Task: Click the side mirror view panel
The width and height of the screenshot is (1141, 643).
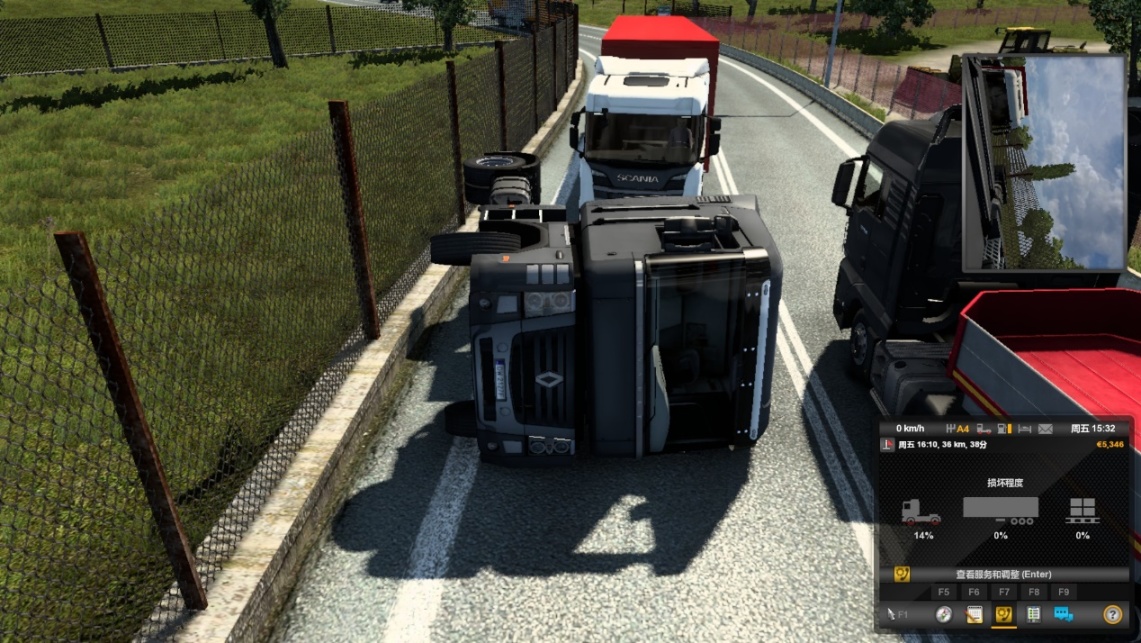Action: [1044, 162]
